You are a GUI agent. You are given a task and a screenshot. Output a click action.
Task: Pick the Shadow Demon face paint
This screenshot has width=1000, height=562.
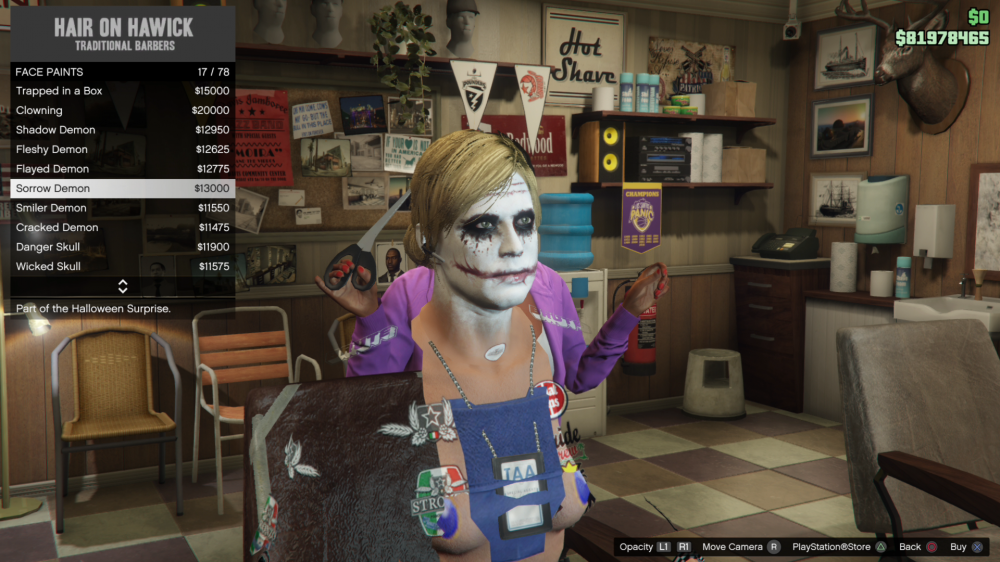[122, 130]
